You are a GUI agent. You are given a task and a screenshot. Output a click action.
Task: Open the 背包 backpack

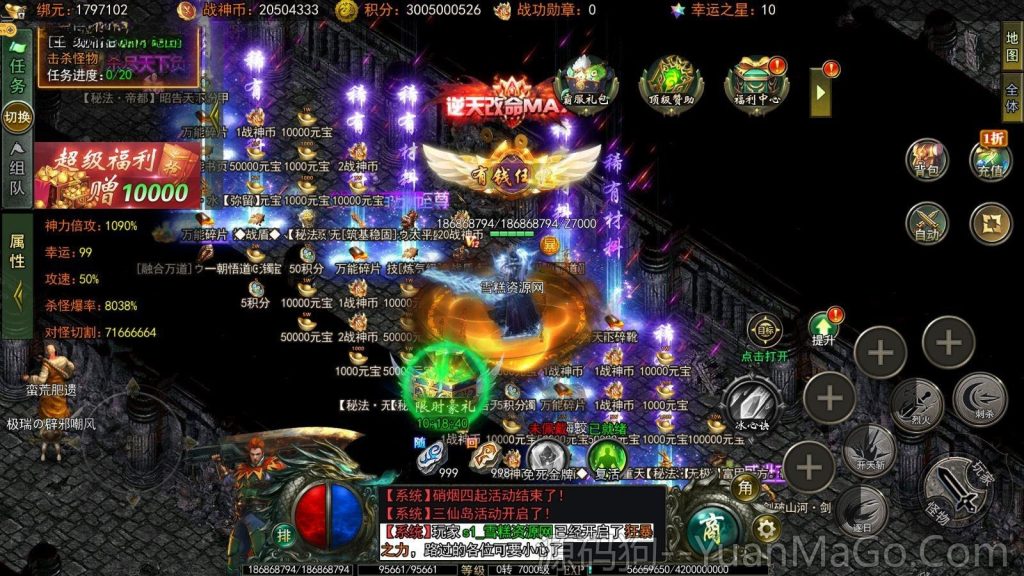927,160
